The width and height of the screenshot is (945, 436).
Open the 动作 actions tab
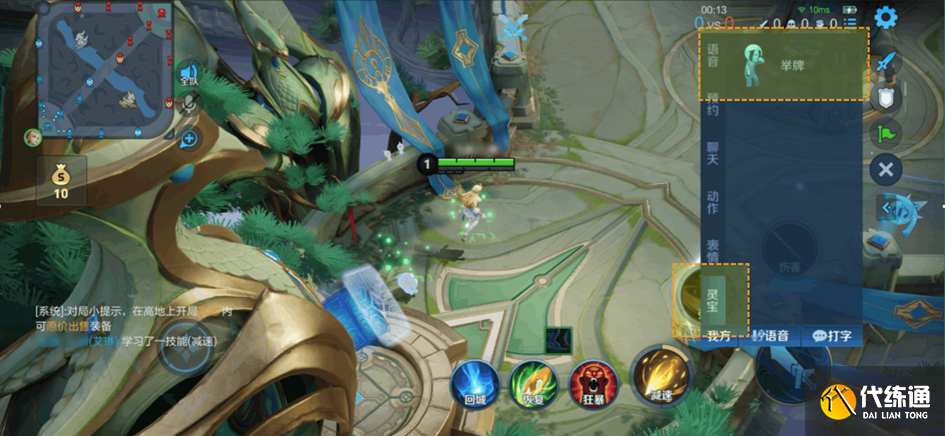point(713,201)
